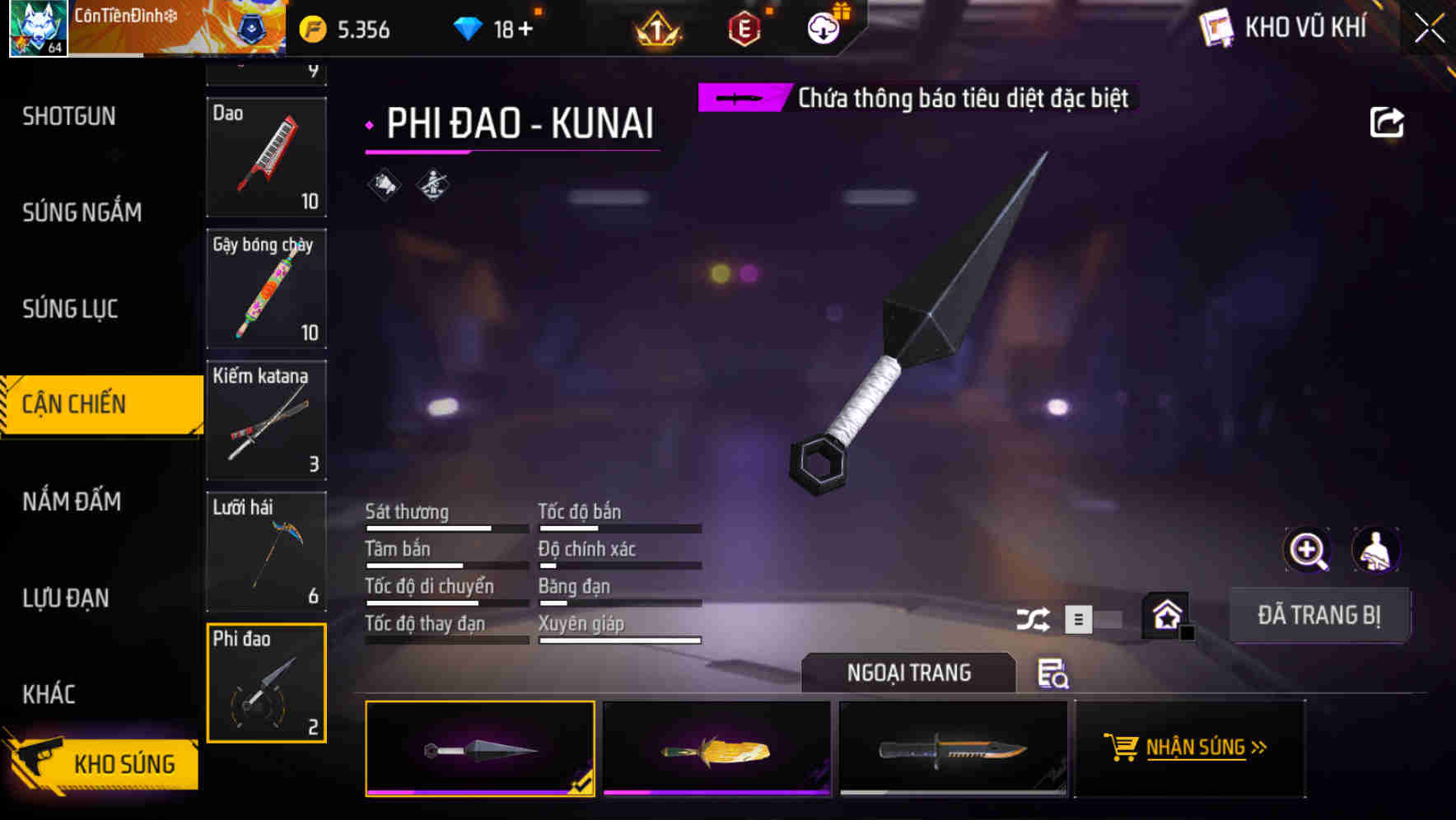Click the shuffle skins icon
The height and width of the screenshot is (820, 1456).
pos(1034,618)
